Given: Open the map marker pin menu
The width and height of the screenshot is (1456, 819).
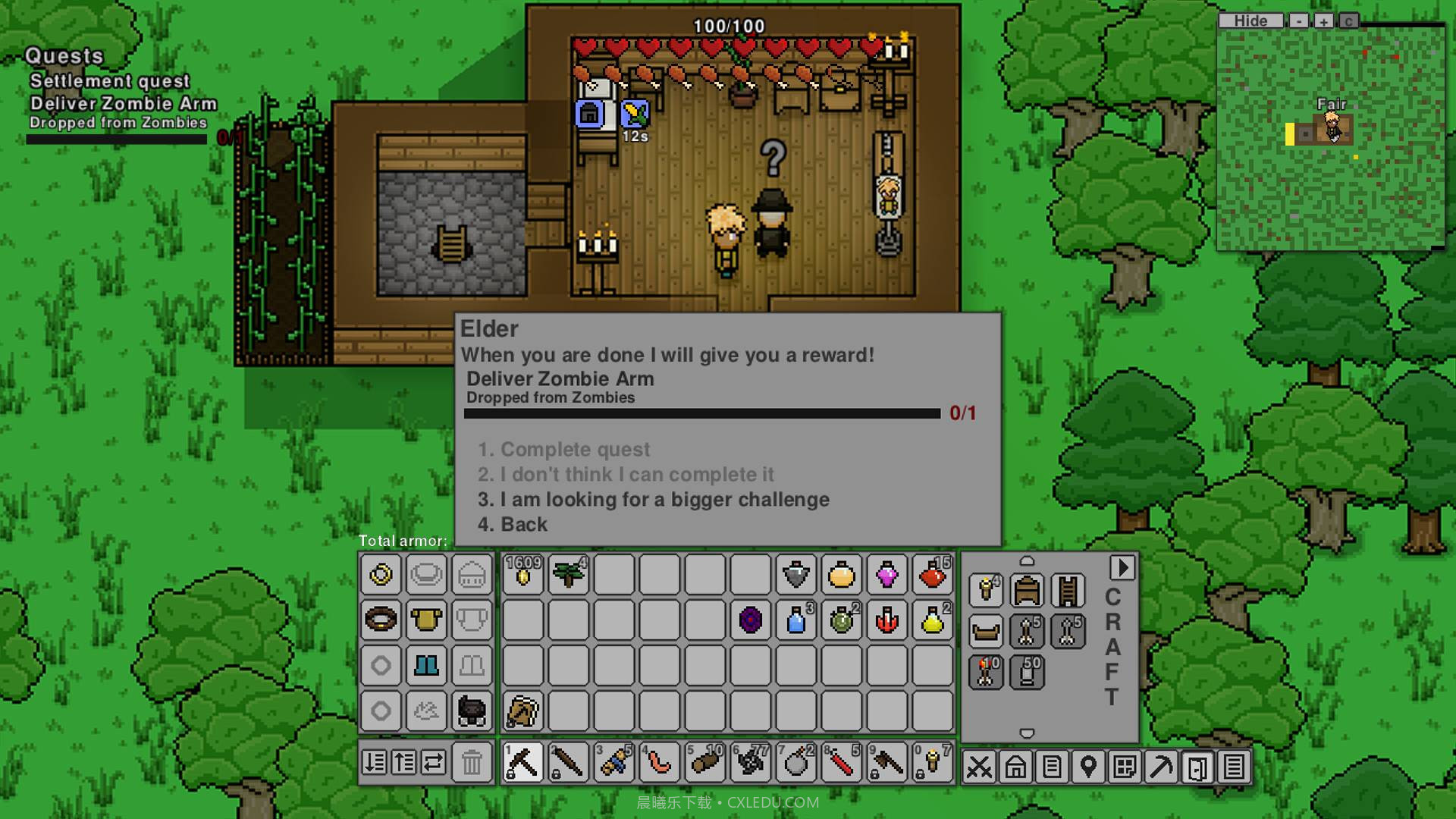Looking at the screenshot, I should click(x=1088, y=767).
